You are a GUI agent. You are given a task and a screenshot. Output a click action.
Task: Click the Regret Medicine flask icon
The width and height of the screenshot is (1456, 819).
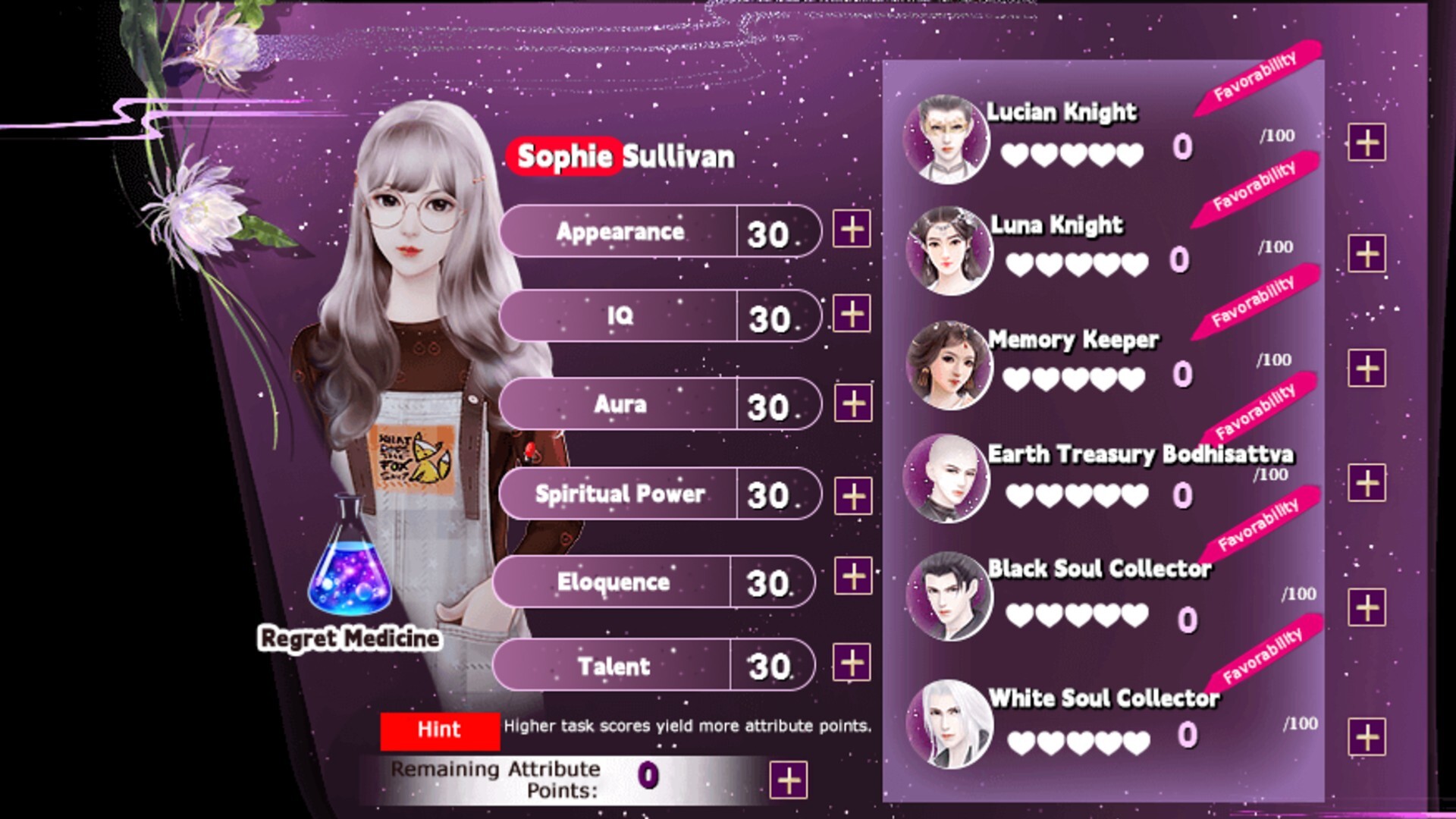(x=349, y=561)
